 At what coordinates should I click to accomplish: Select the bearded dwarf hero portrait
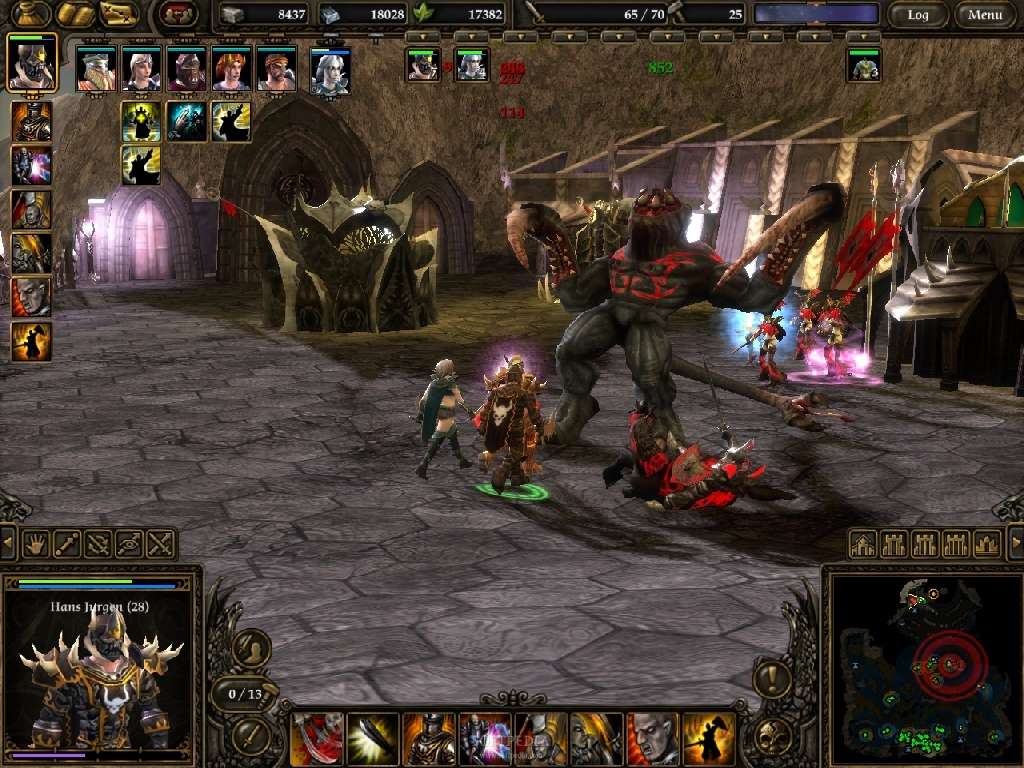click(96, 68)
